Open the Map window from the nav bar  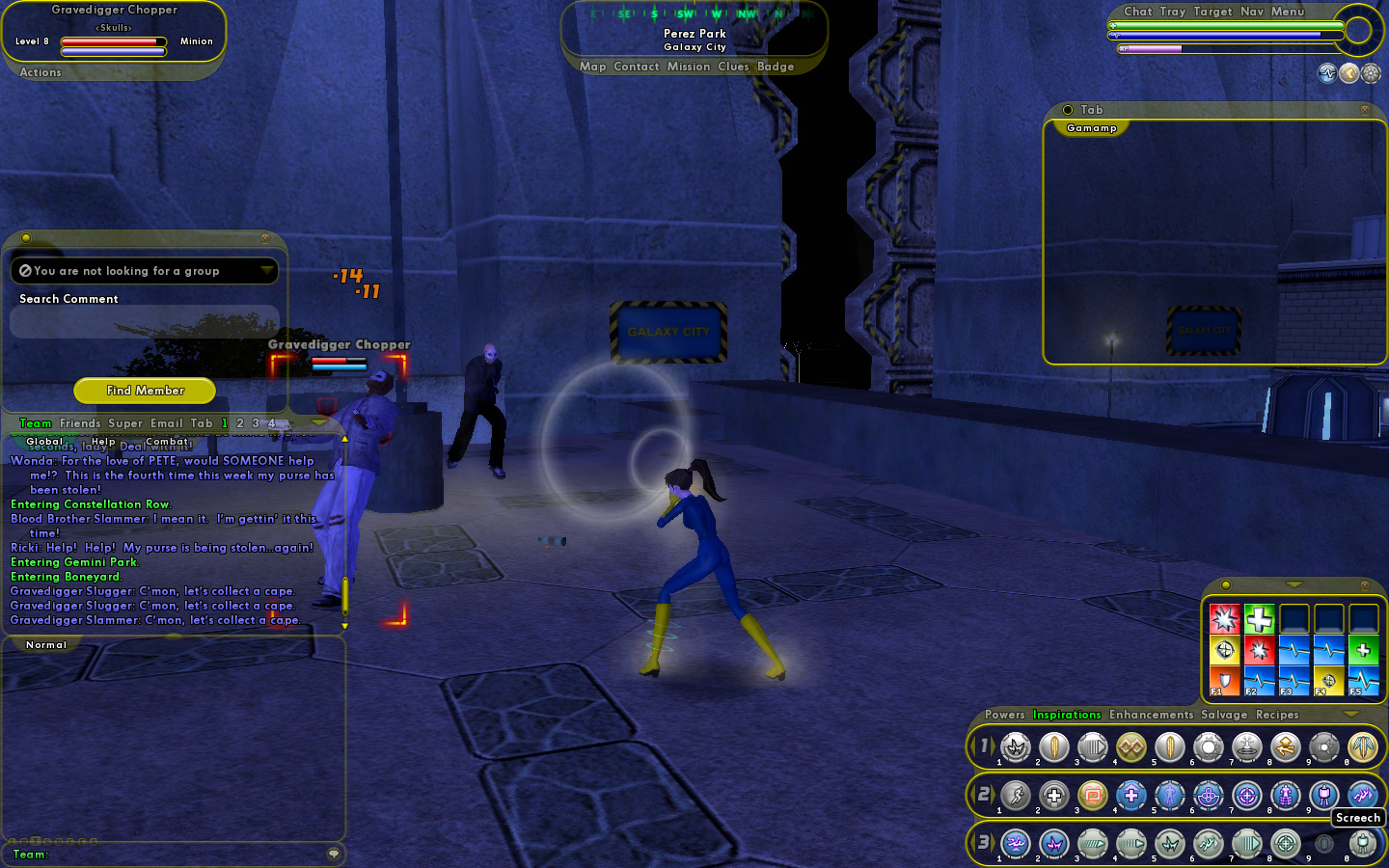pos(593,67)
